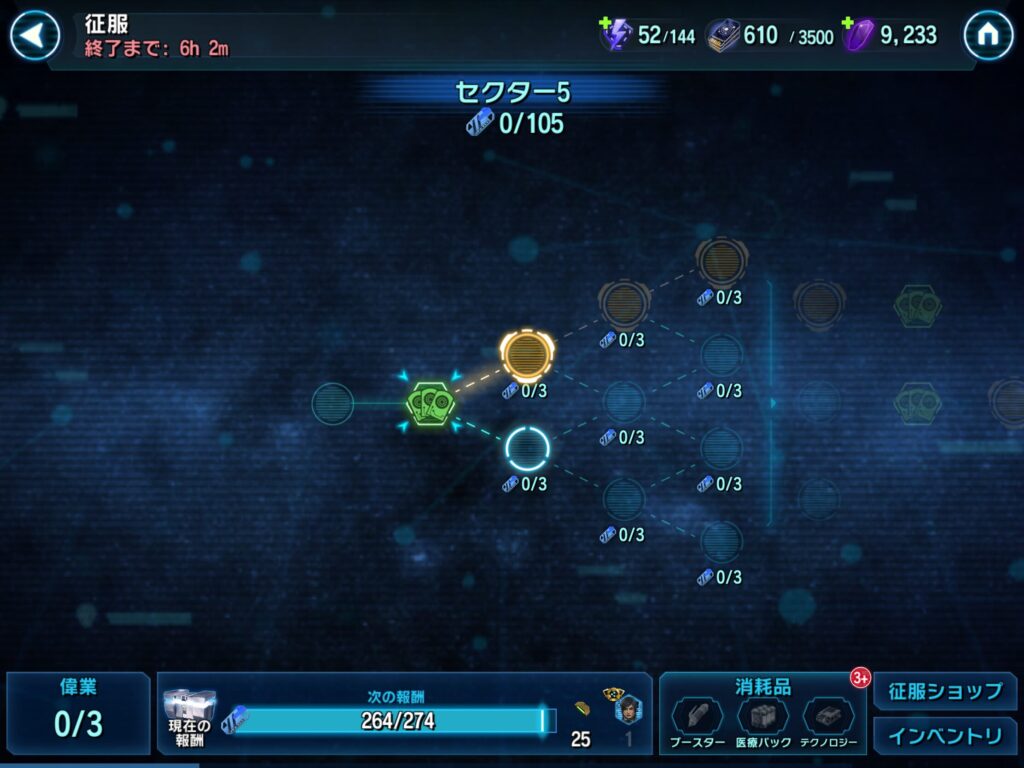View the 現在の報酬 reward crate
Image resolution: width=1024 pixels, height=768 pixels.
pos(189,714)
